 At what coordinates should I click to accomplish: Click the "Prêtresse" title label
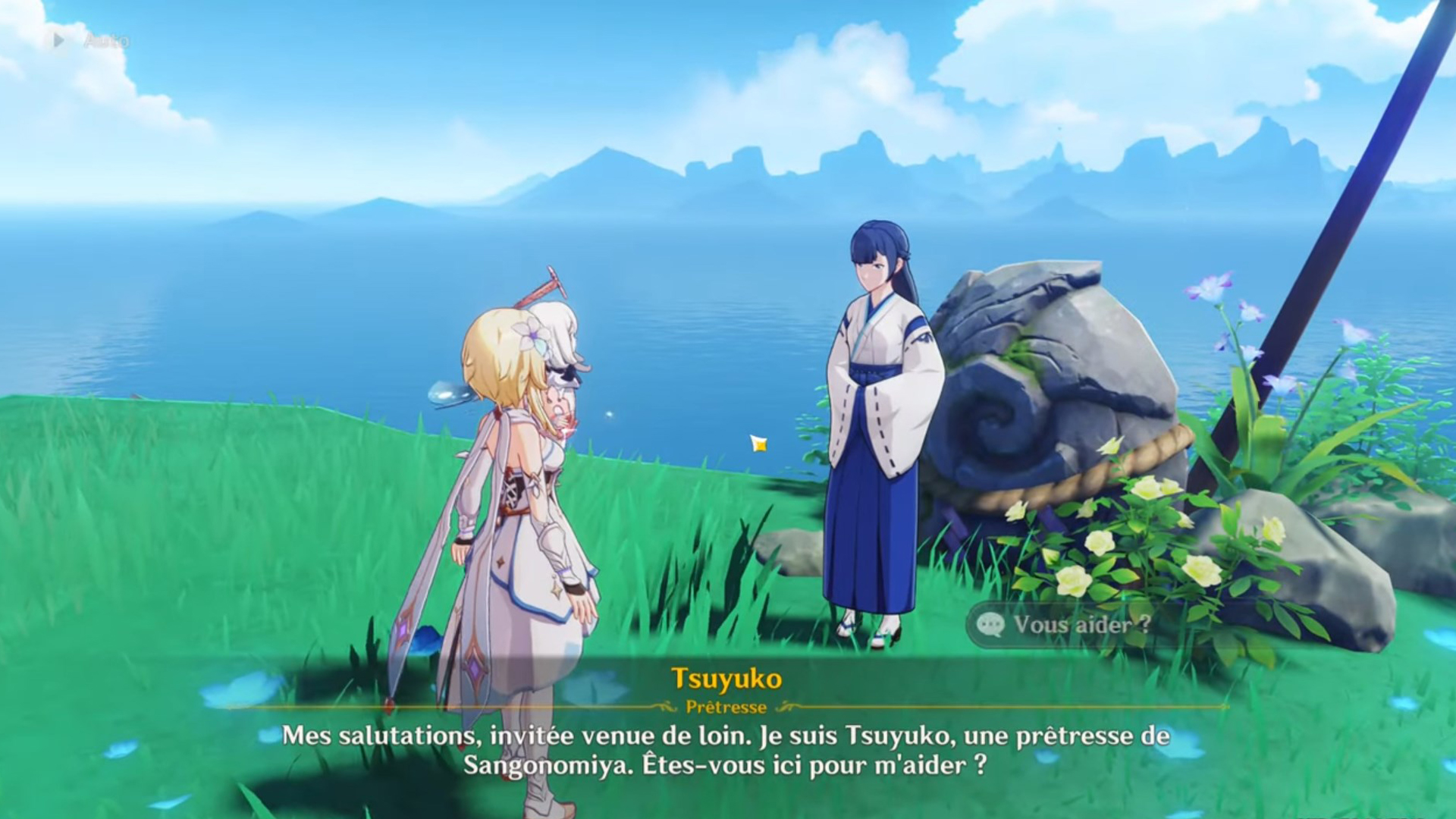[x=727, y=708]
